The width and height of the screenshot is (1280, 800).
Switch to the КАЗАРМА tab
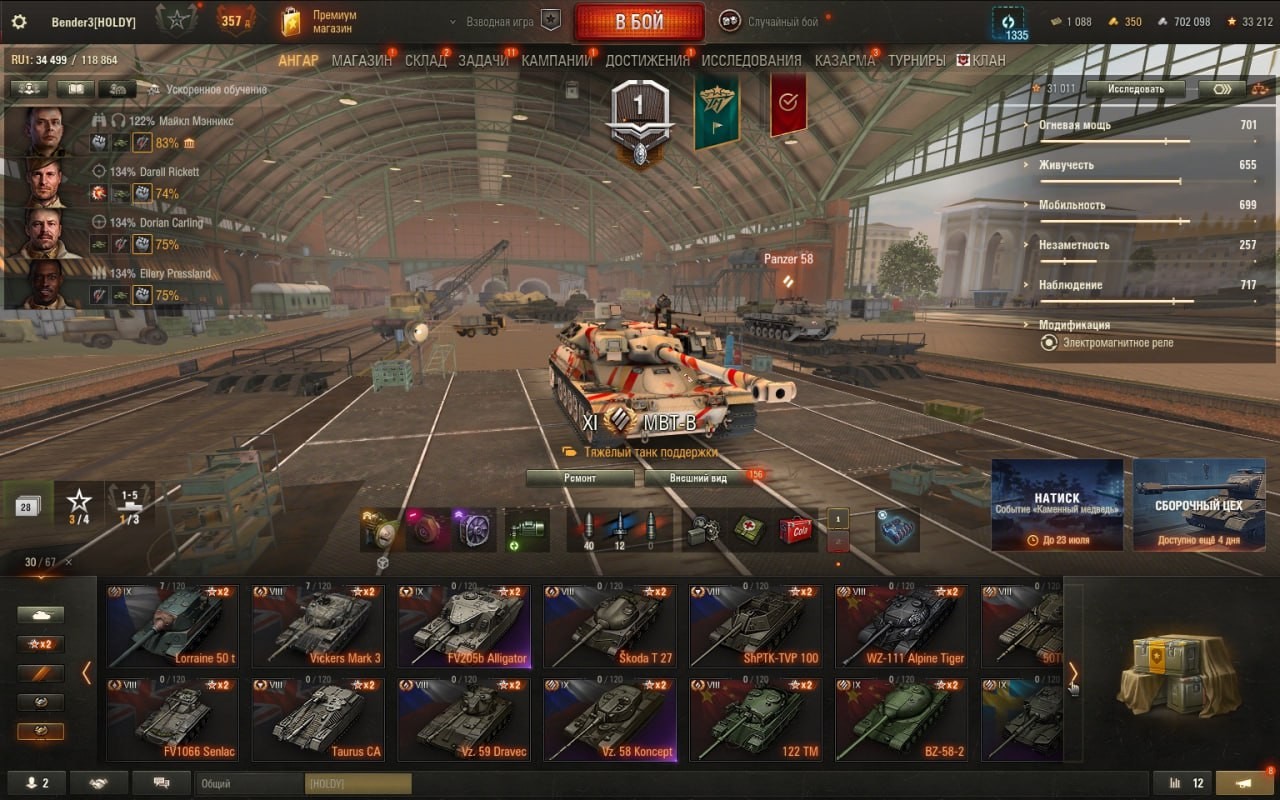tap(844, 60)
